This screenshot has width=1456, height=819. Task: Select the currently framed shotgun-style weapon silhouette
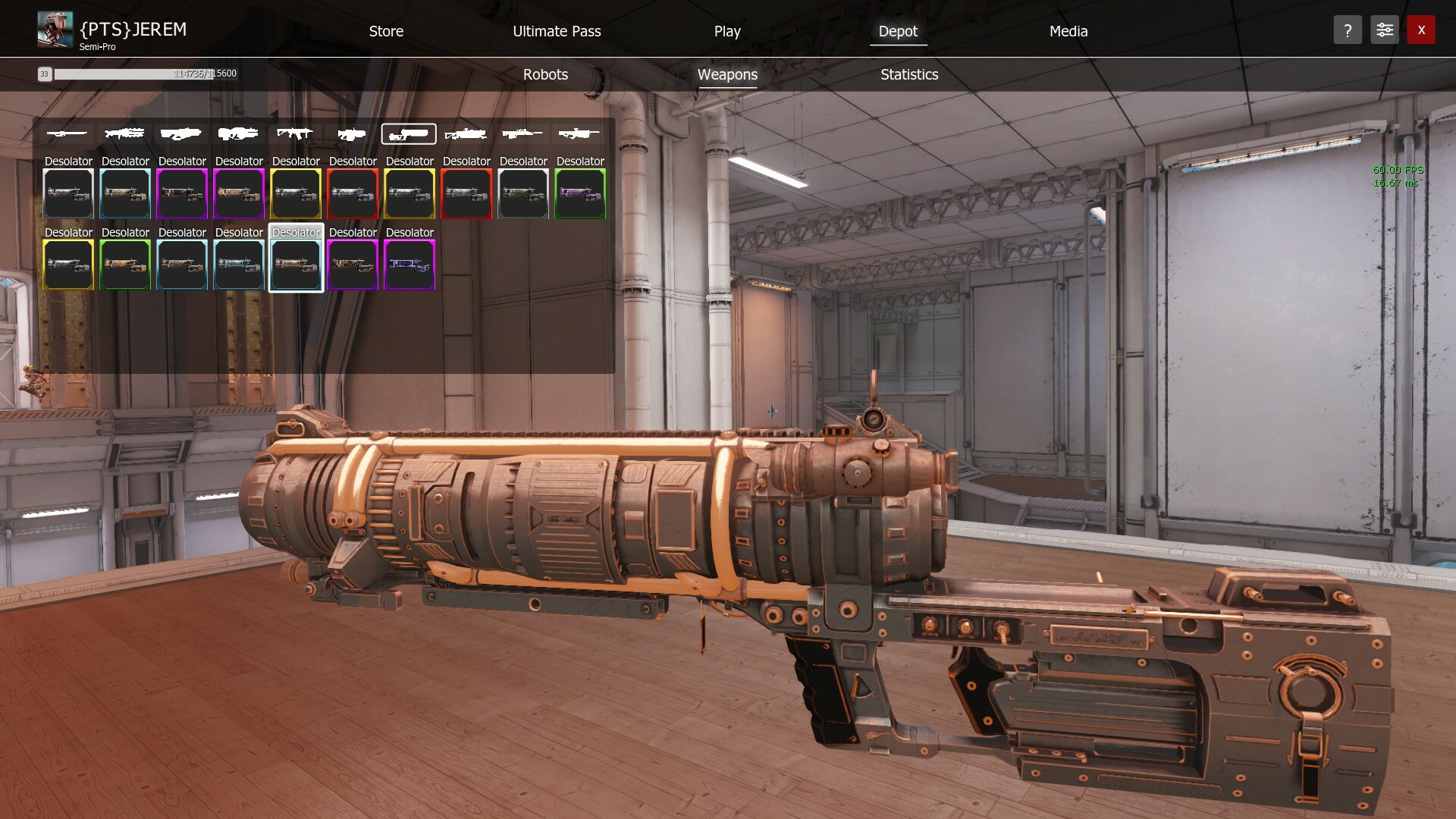(409, 134)
